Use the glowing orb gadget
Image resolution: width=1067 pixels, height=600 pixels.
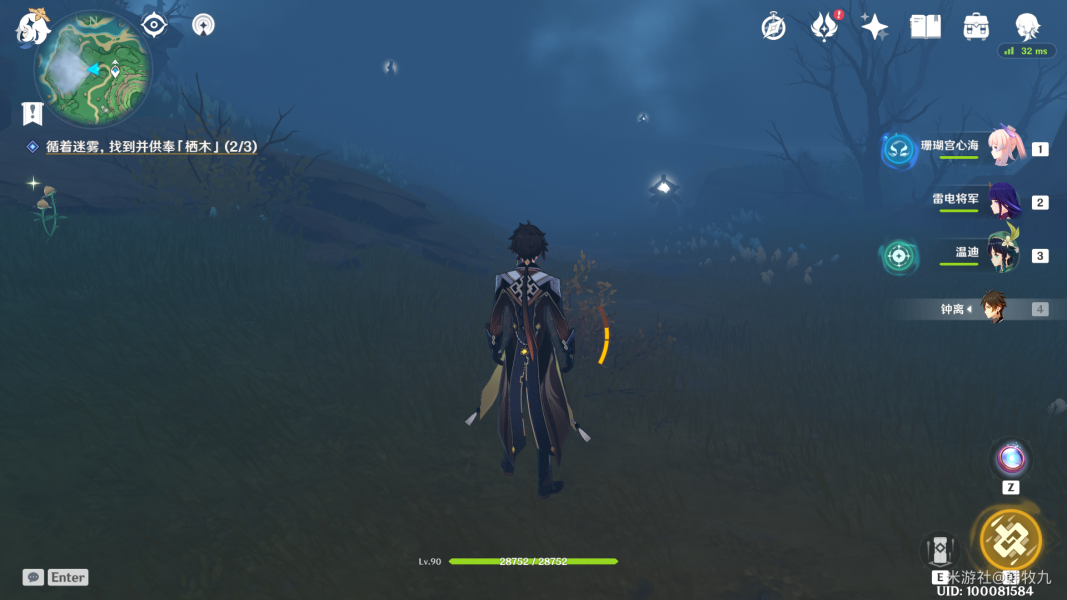tap(1011, 459)
